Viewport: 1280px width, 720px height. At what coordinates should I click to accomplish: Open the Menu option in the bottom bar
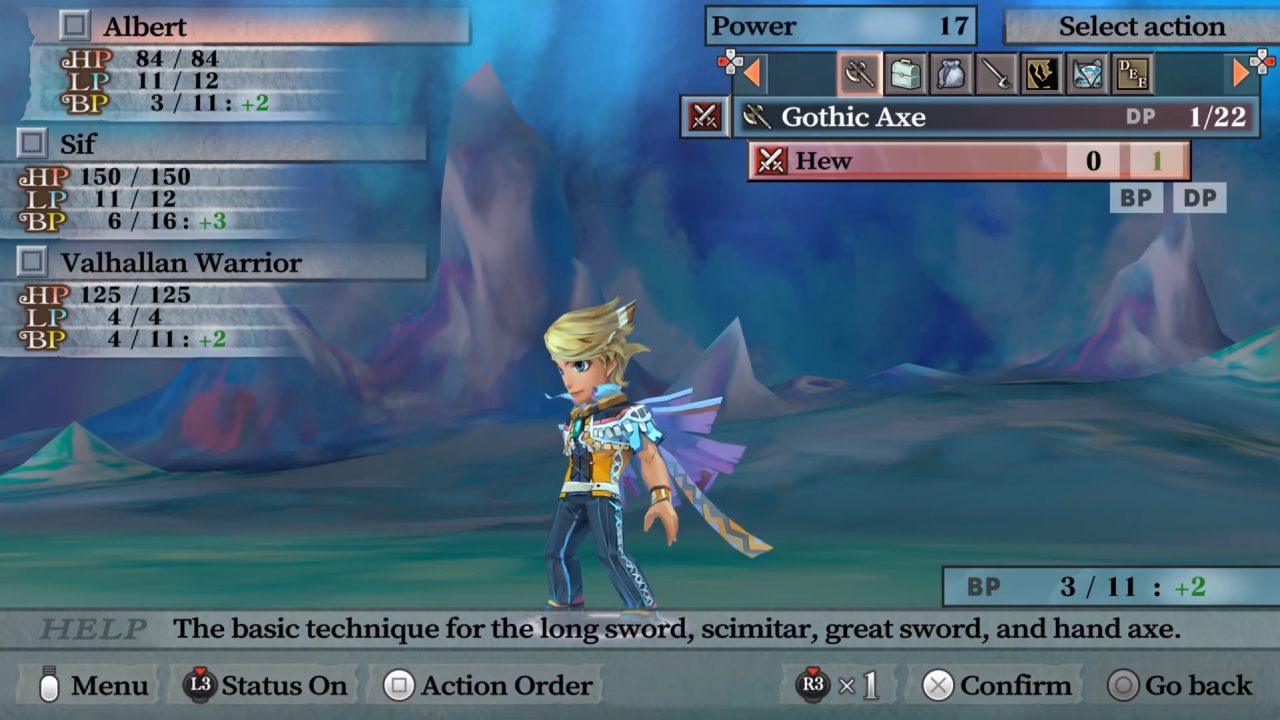click(x=95, y=686)
